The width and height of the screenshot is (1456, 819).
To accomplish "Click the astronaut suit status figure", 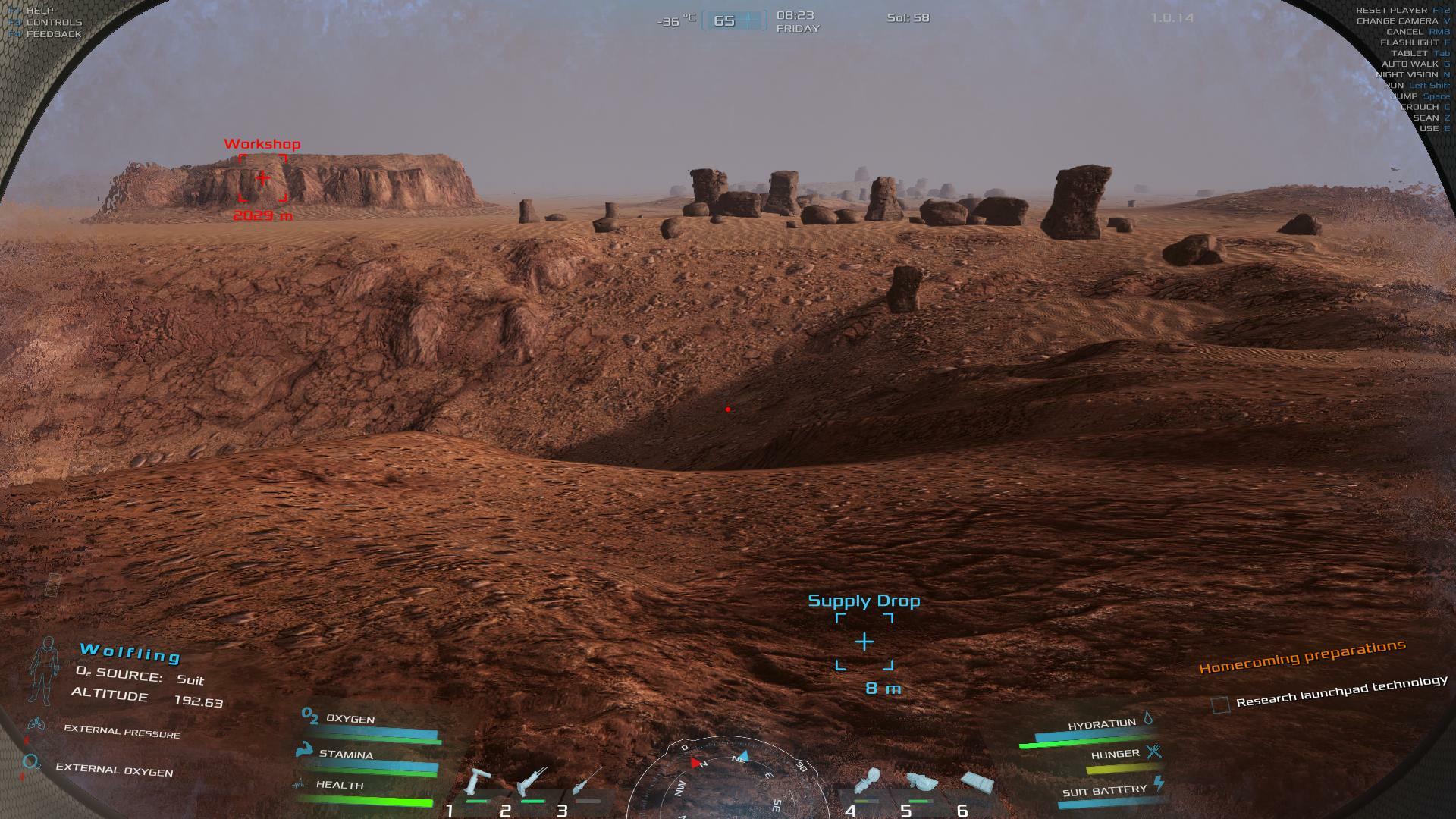I will (x=43, y=671).
